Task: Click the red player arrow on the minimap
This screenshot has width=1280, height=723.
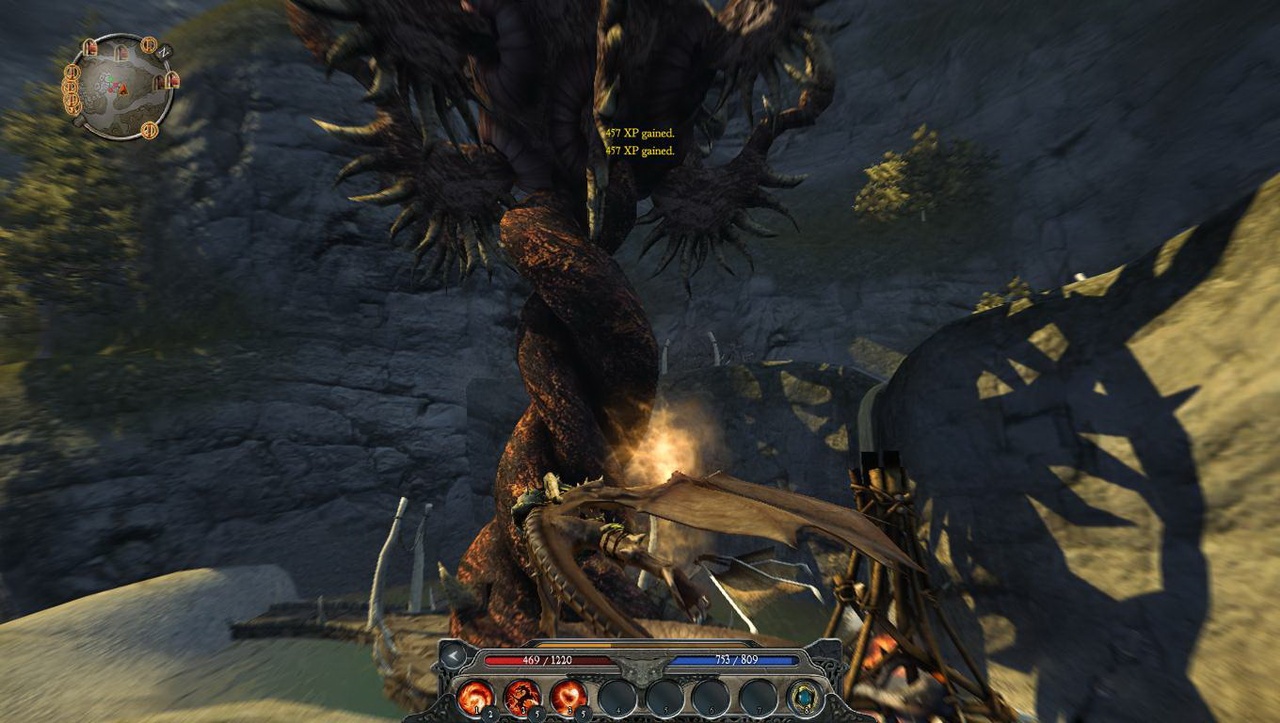Action: coord(123,88)
